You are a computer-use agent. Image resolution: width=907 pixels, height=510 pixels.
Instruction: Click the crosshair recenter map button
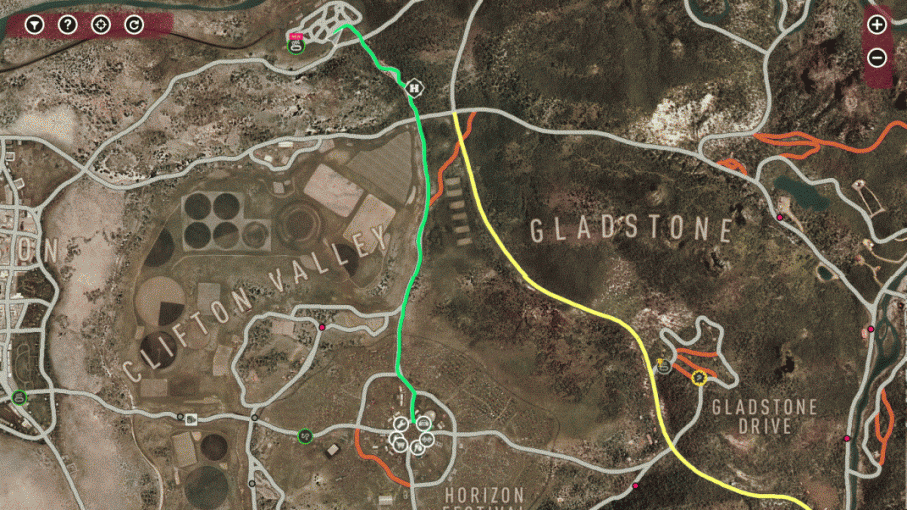tap(101, 24)
